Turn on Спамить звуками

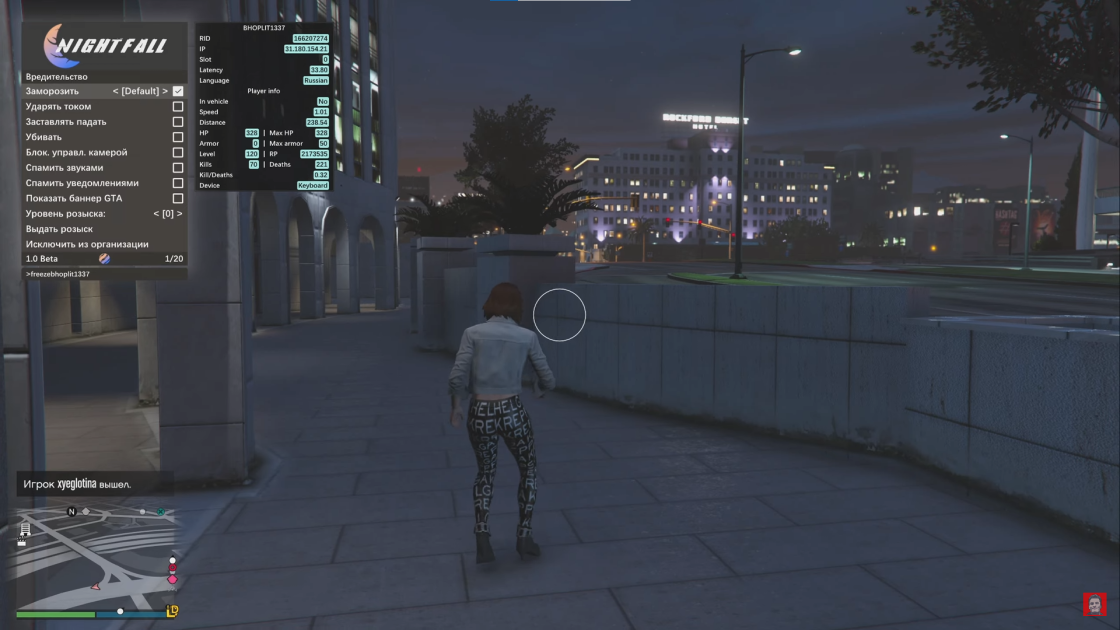178,168
